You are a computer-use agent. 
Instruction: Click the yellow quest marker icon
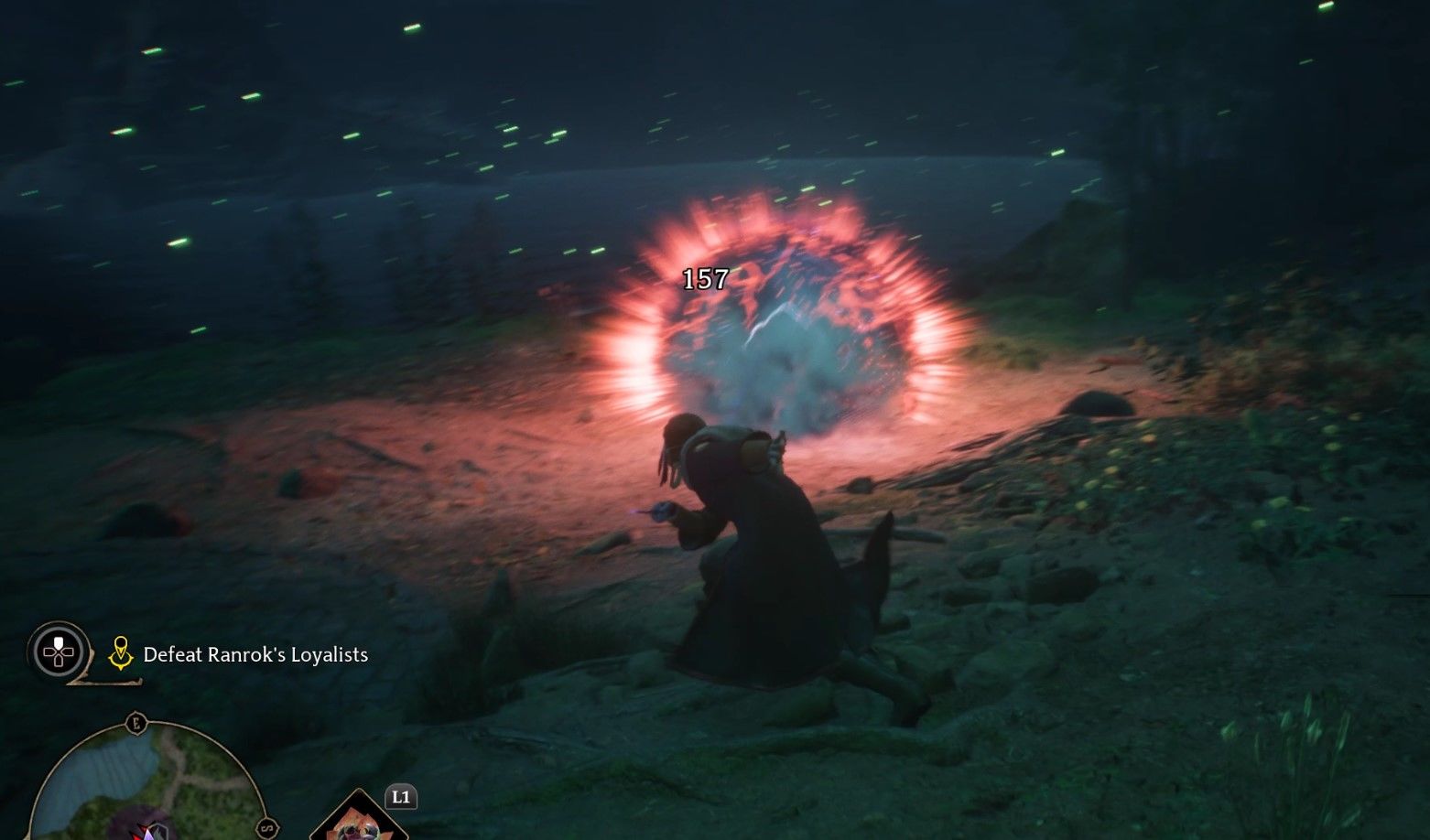point(120,653)
